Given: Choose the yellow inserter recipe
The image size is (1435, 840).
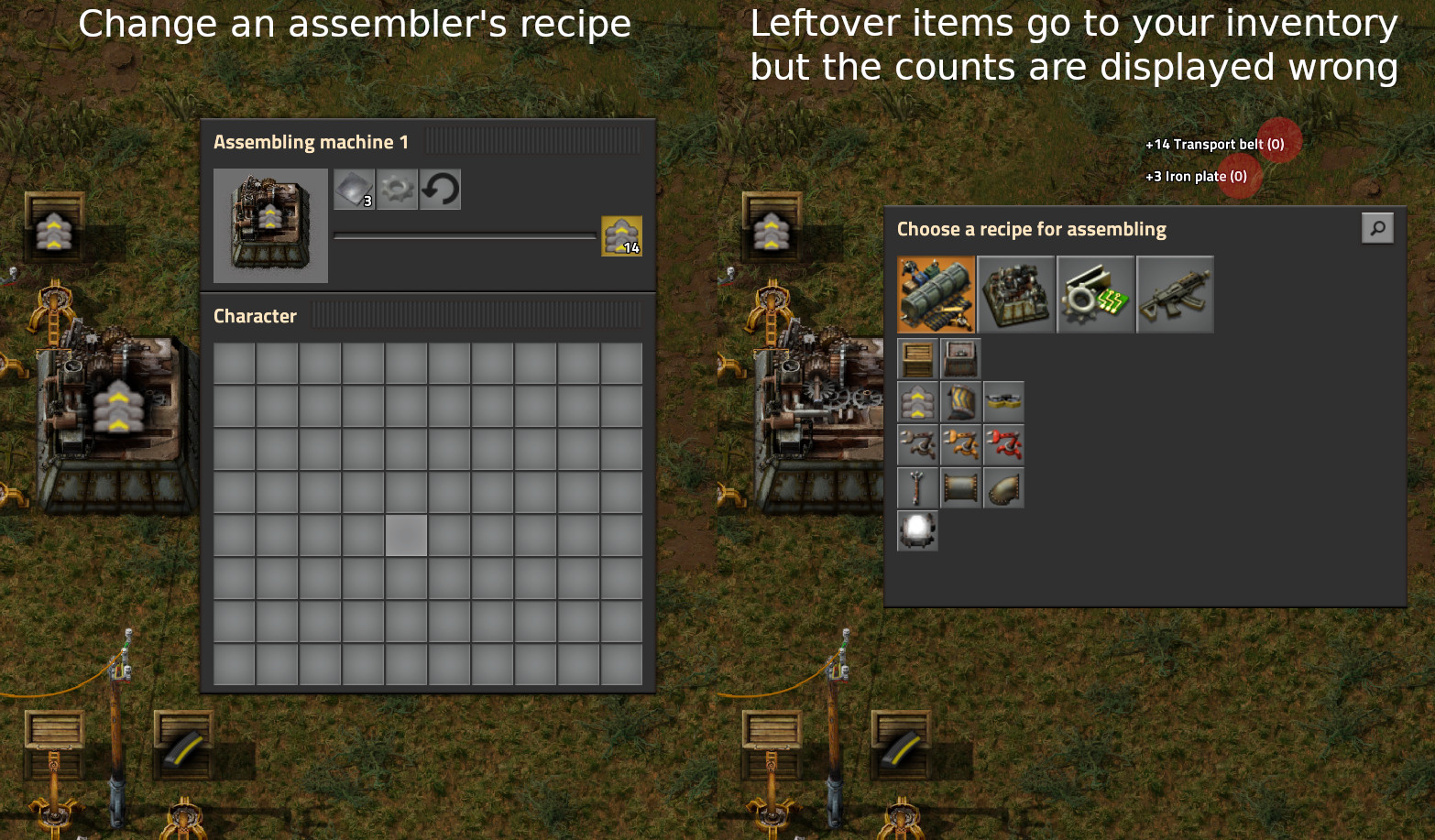Looking at the screenshot, I should [960, 444].
